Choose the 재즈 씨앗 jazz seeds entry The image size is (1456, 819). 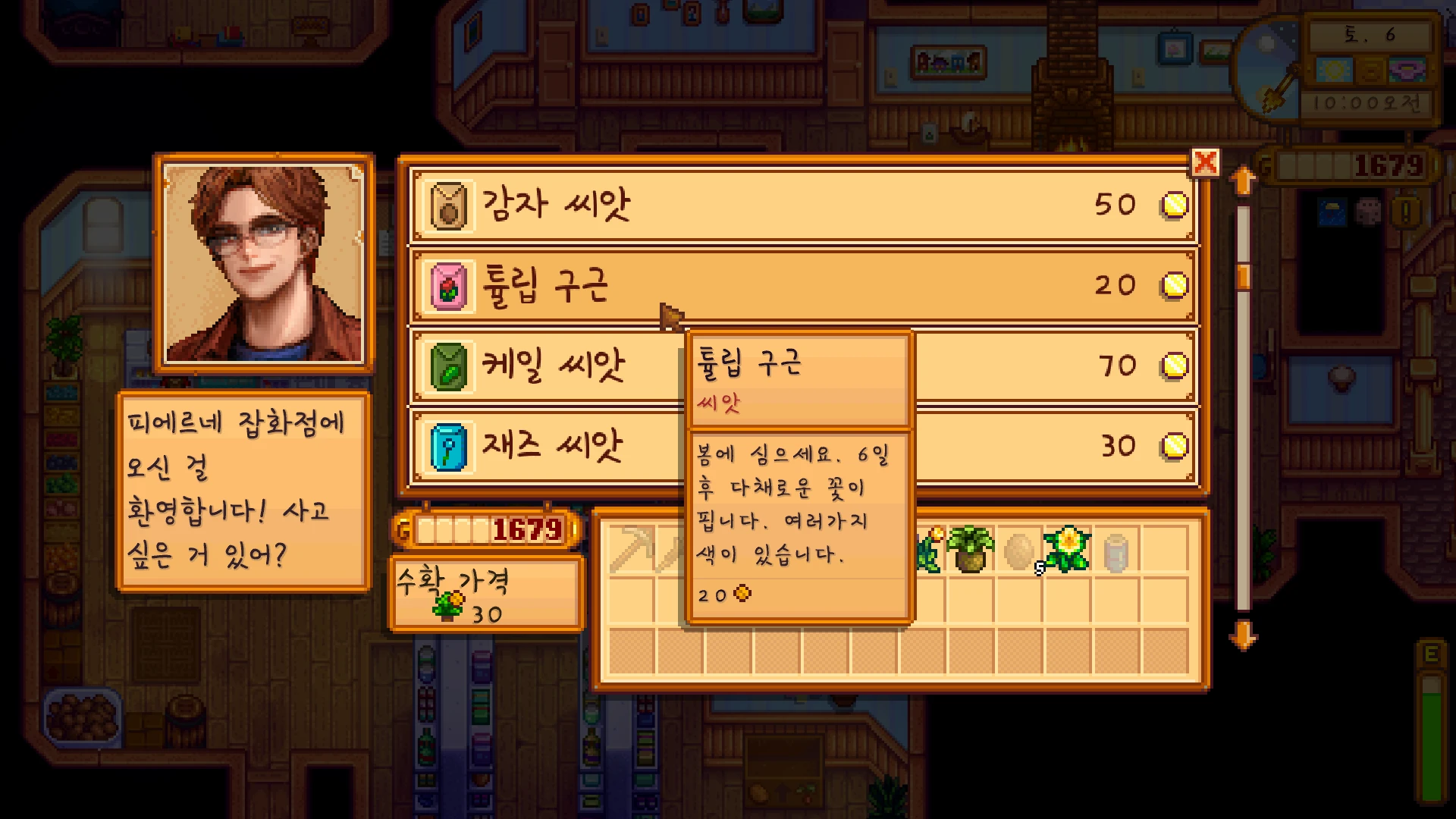(x=546, y=447)
